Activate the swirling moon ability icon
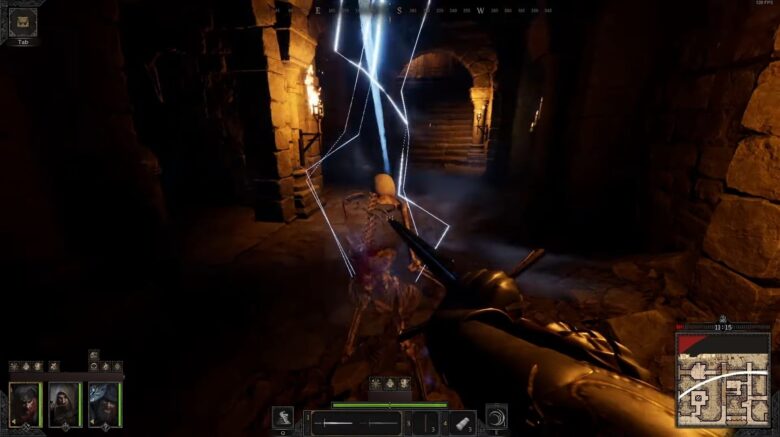This screenshot has height=437, width=780. point(496,418)
